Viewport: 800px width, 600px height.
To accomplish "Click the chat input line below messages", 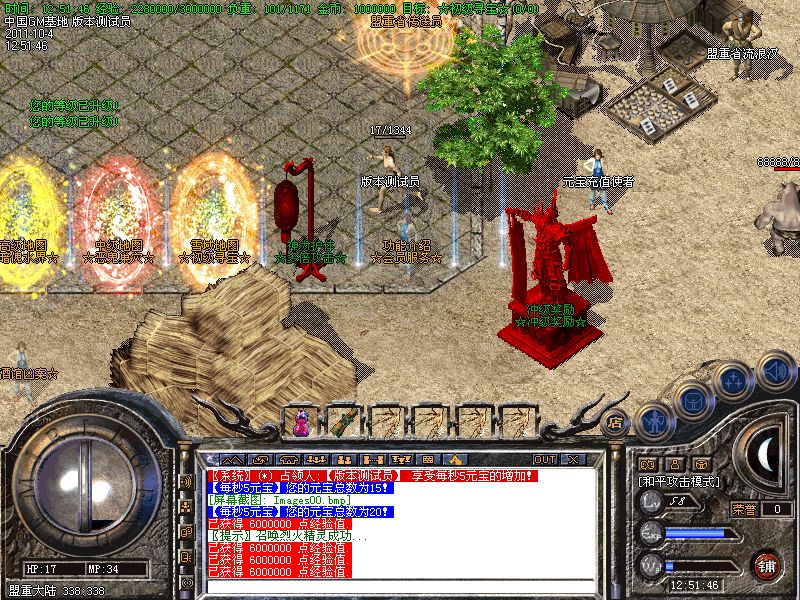I will 400,588.
